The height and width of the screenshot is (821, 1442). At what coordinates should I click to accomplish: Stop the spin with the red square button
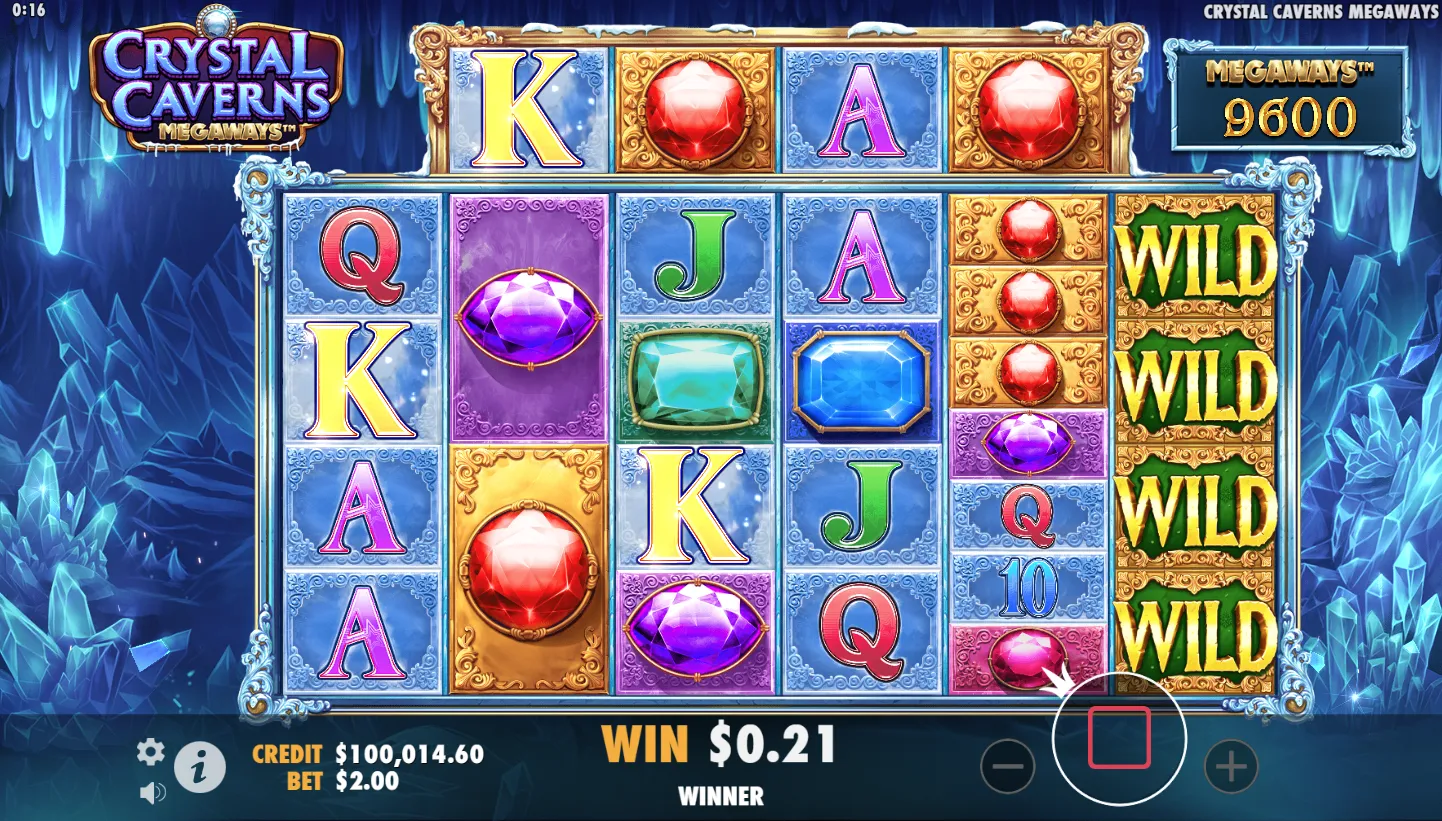[x=1119, y=738]
